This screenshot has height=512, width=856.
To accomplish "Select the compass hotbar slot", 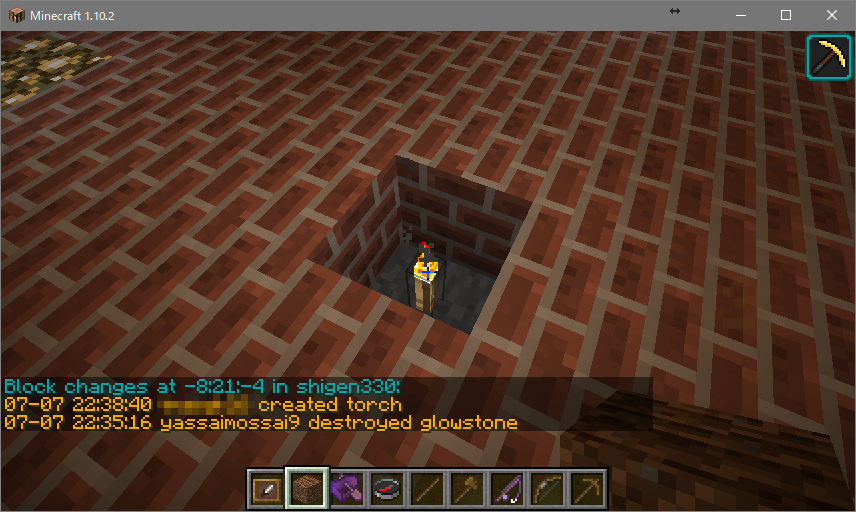I will pyautogui.click(x=386, y=489).
